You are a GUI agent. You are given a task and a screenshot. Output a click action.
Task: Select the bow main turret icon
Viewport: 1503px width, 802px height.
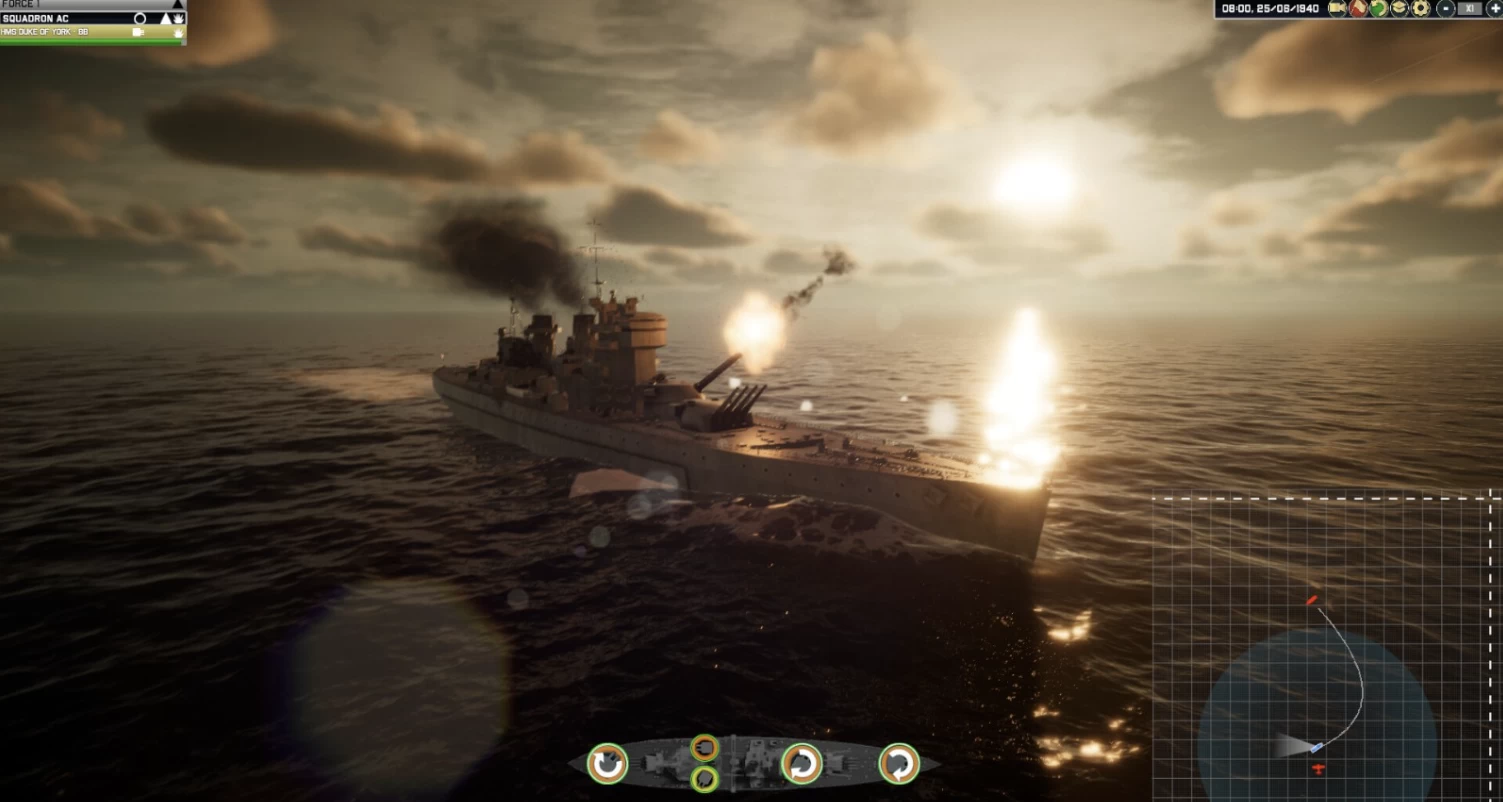click(899, 764)
